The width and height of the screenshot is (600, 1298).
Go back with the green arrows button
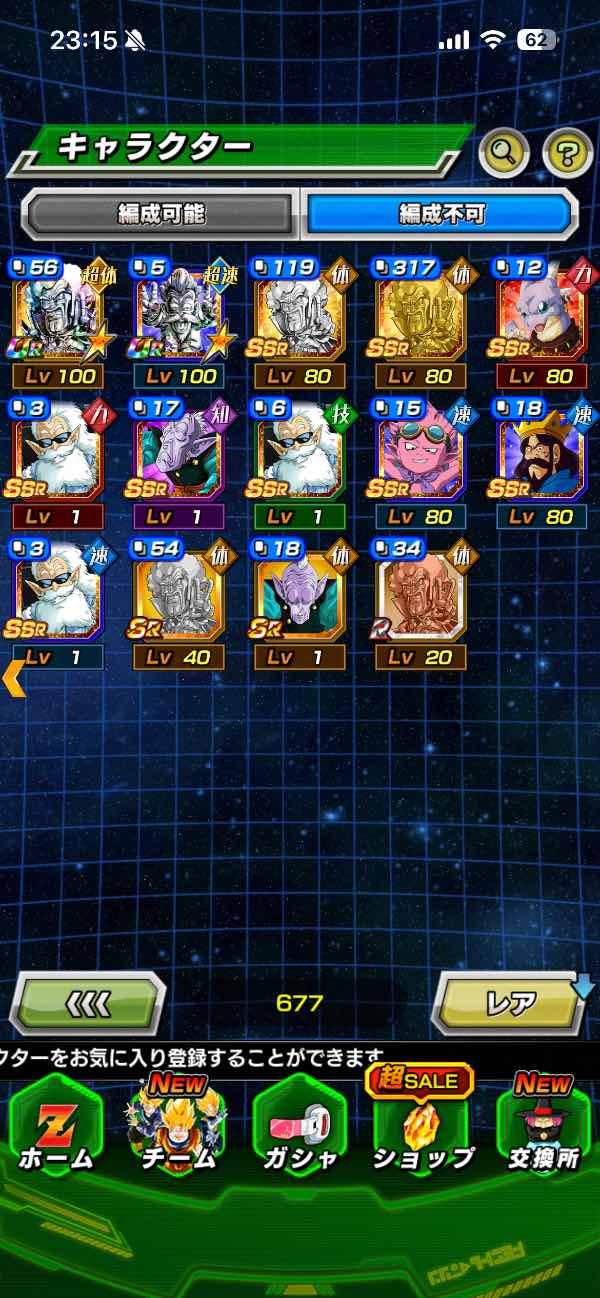pyautogui.click(x=87, y=1003)
